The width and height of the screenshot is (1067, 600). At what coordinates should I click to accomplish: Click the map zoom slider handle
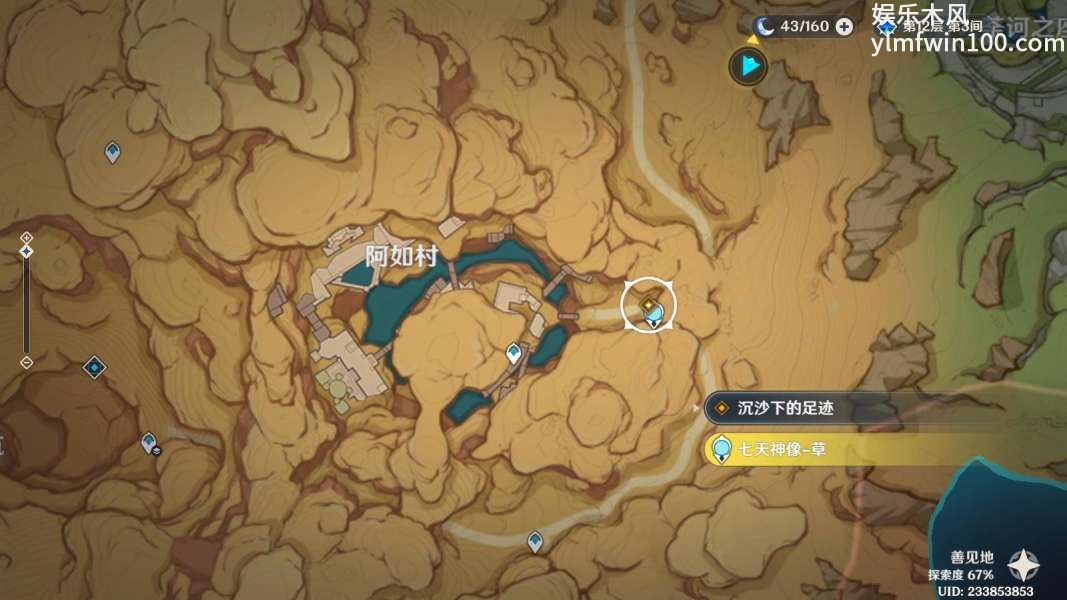tap(27, 251)
